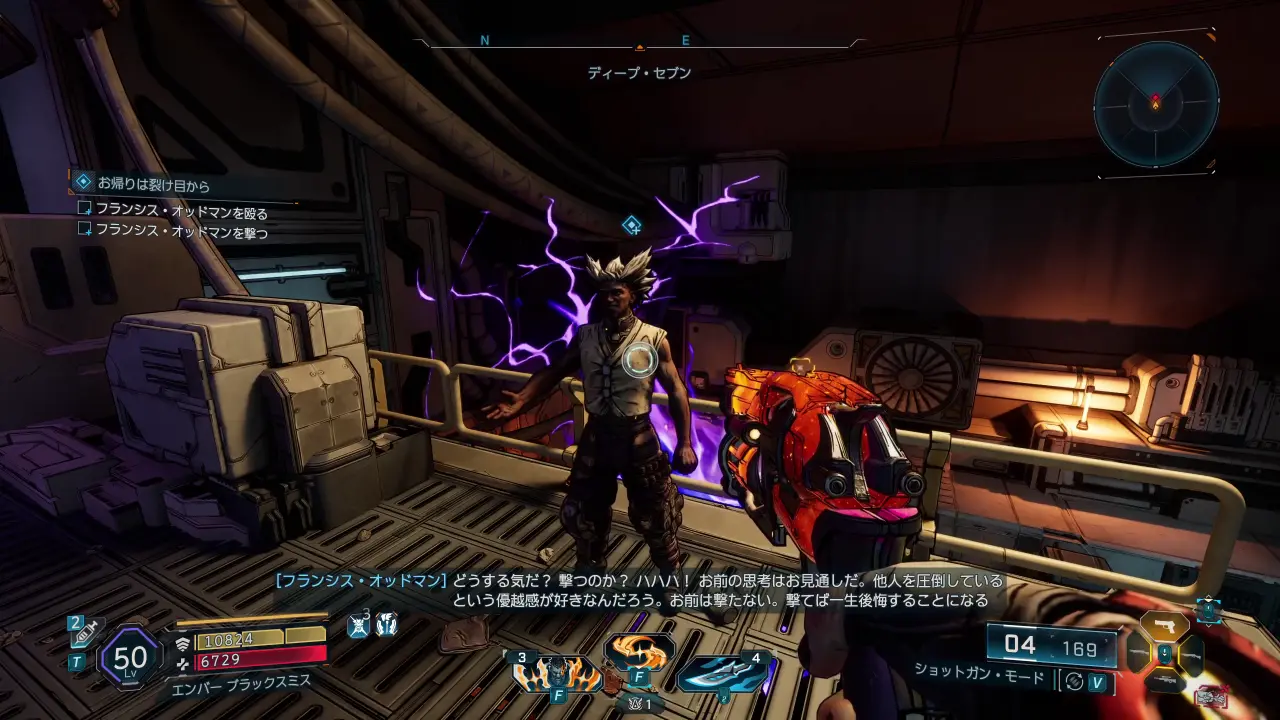Click the compass bar heading indicator
The width and height of the screenshot is (1280, 720).
pos(639,46)
